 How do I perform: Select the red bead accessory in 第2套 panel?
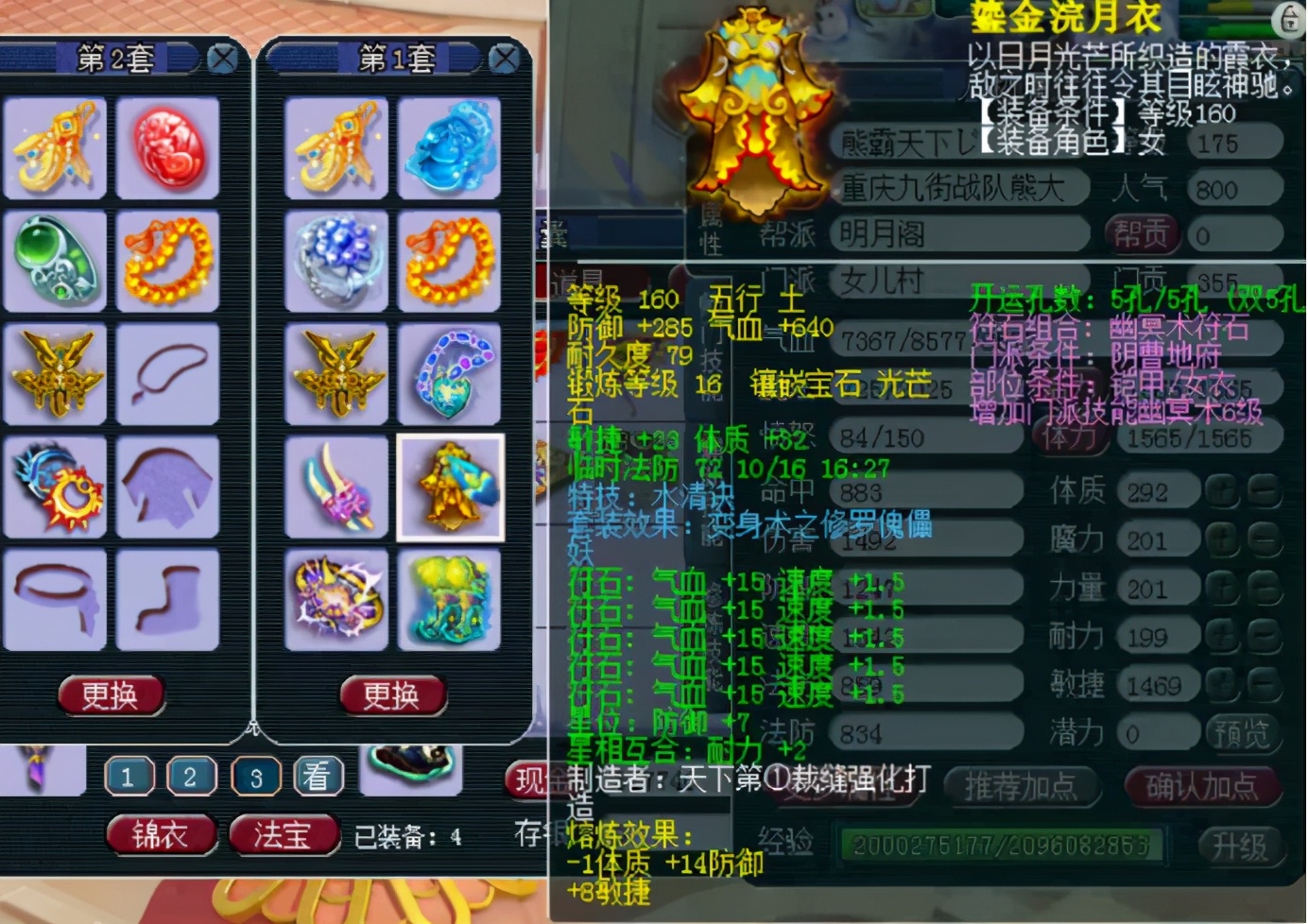pos(168,149)
